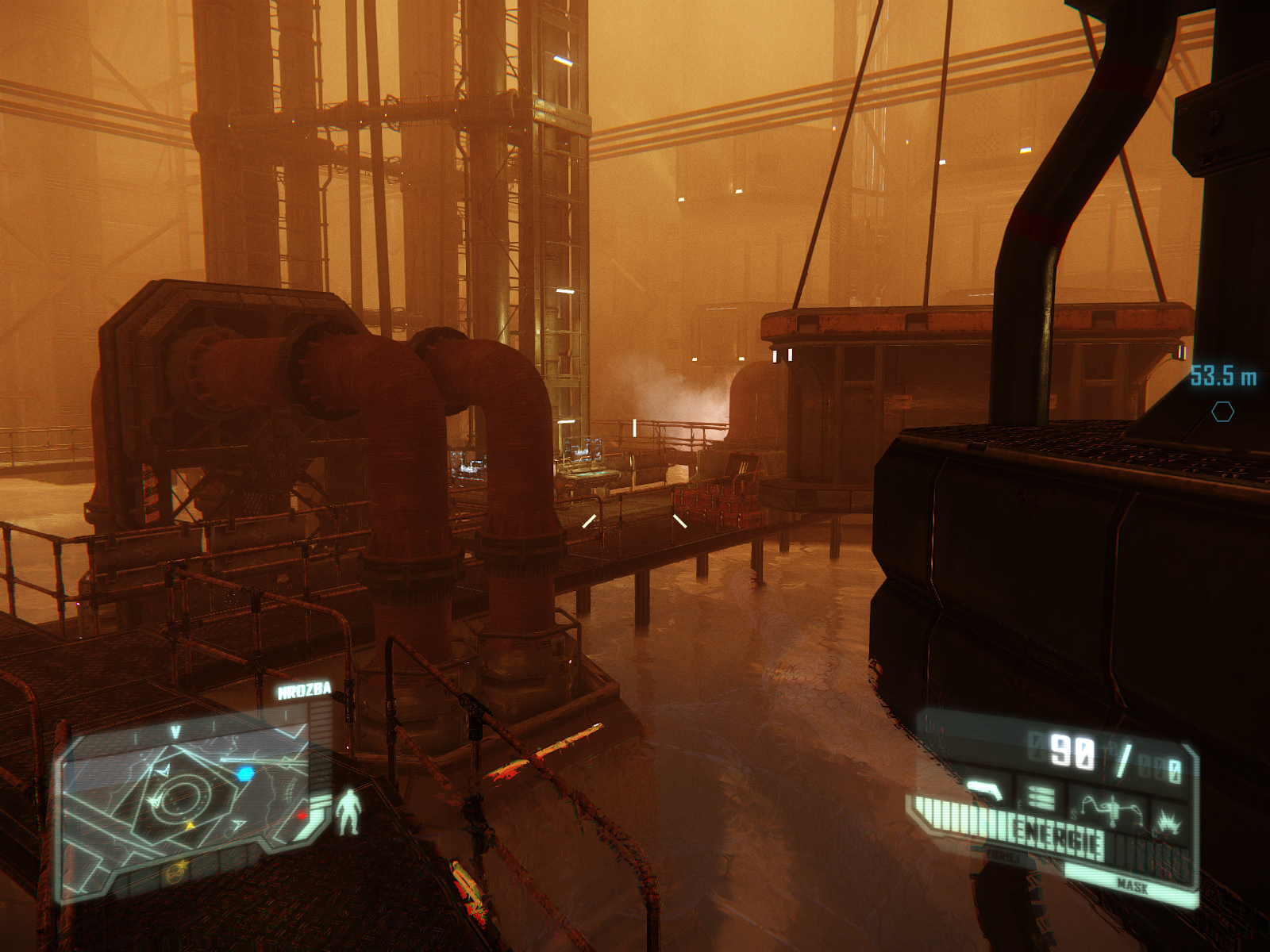Choose the explosive burst icon
The width and height of the screenshot is (1270, 952).
(x=1169, y=820)
